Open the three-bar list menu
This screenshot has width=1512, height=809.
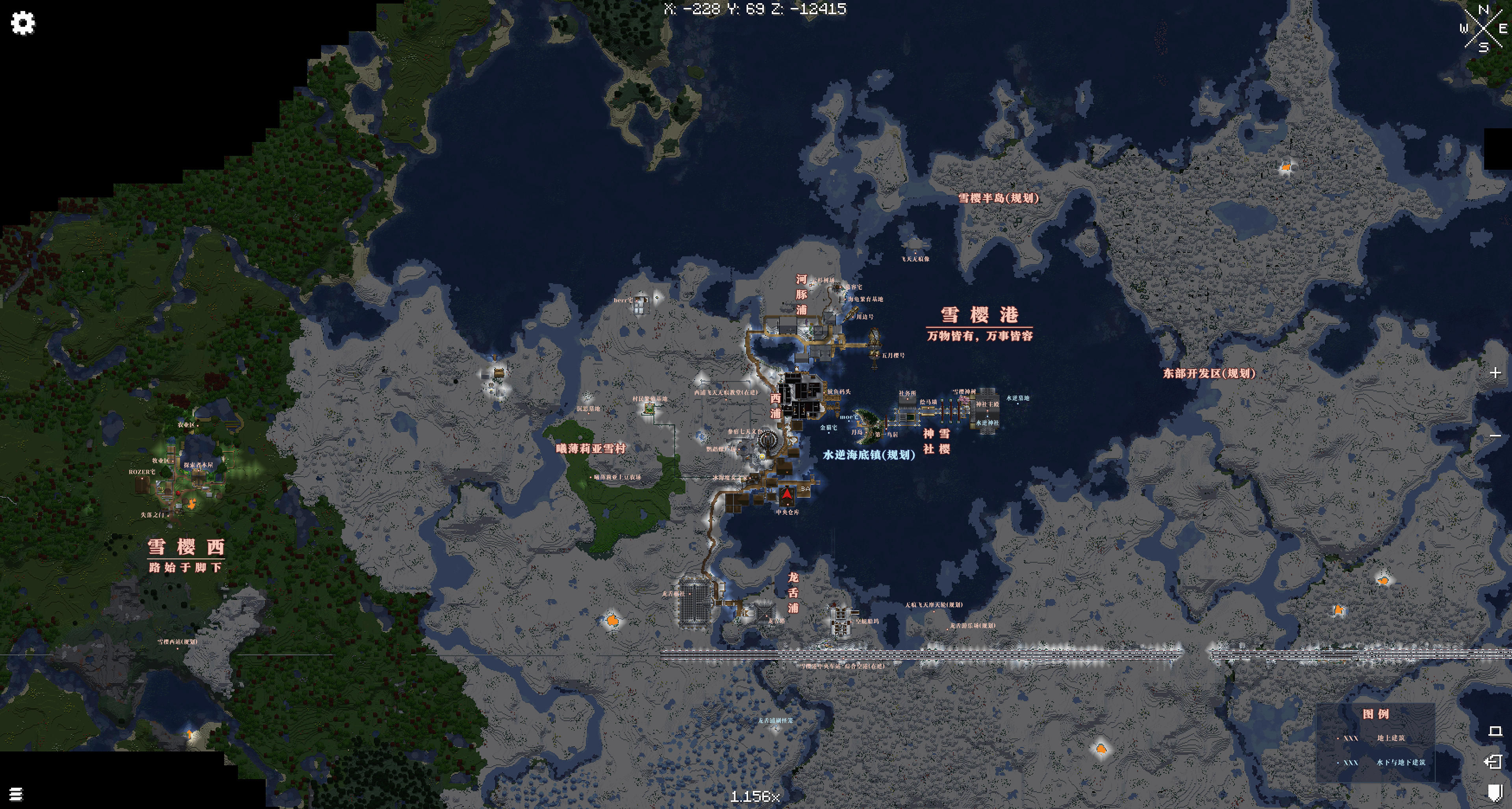[16, 794]
